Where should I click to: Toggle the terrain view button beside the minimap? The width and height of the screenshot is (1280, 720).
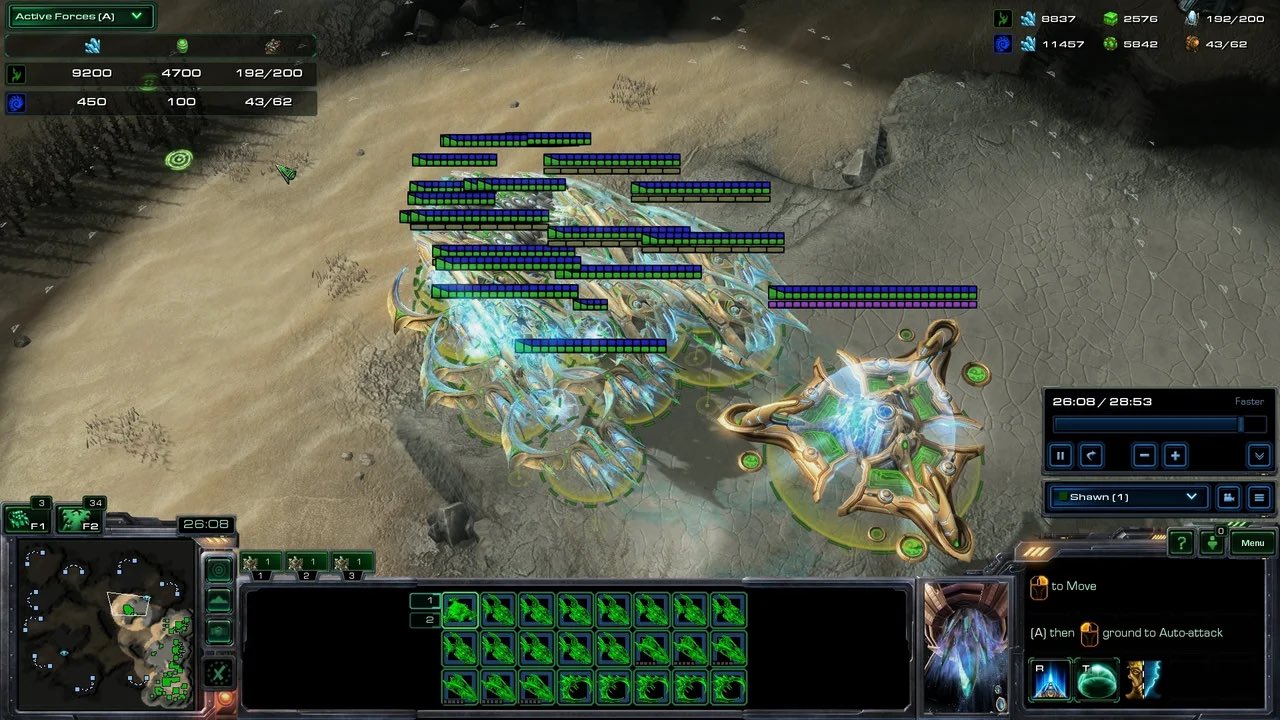[218, 600]
